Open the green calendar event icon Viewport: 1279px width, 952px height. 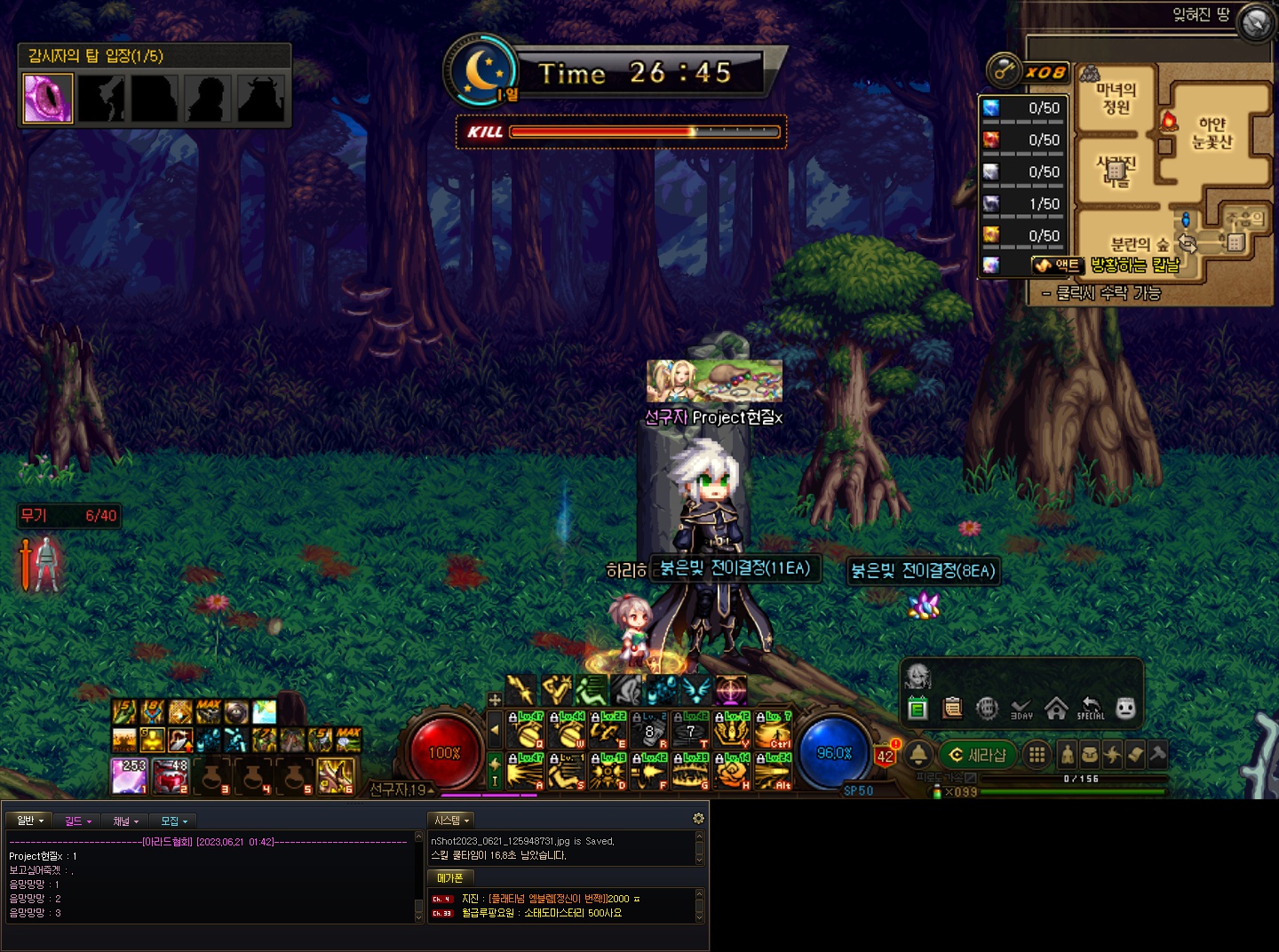click(x=918, y=709)
